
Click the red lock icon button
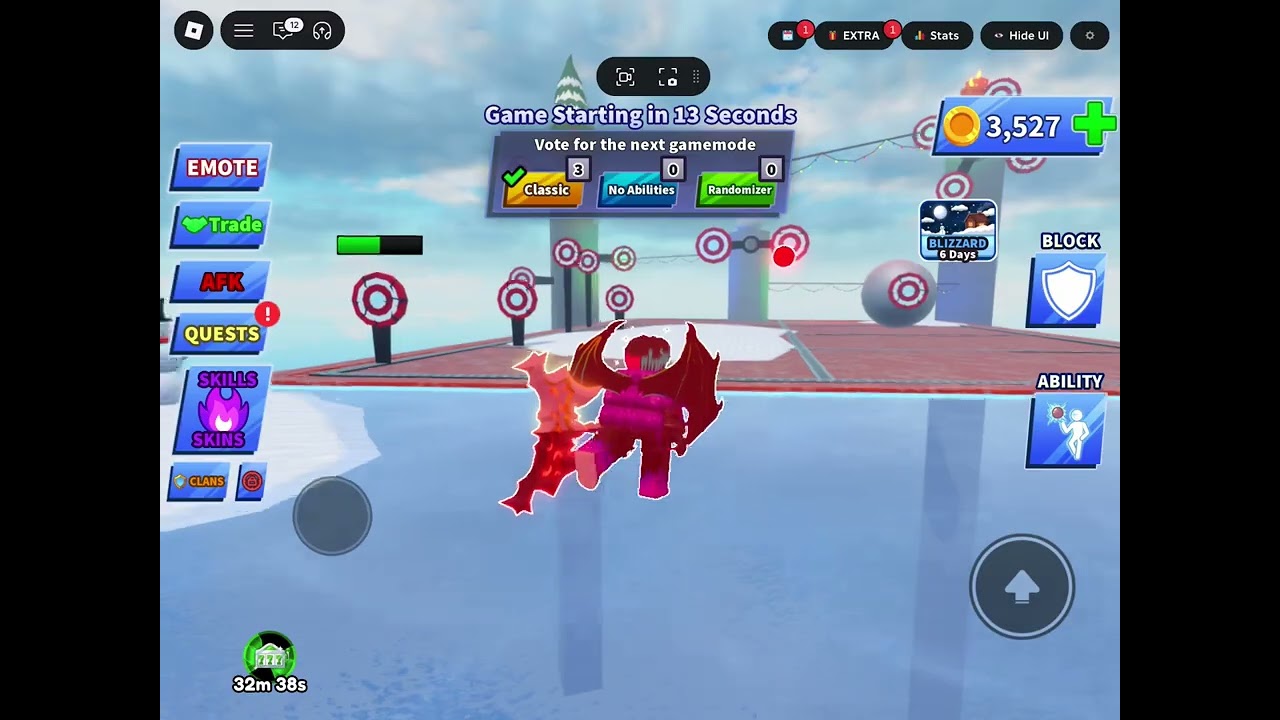tap(252, 481)
